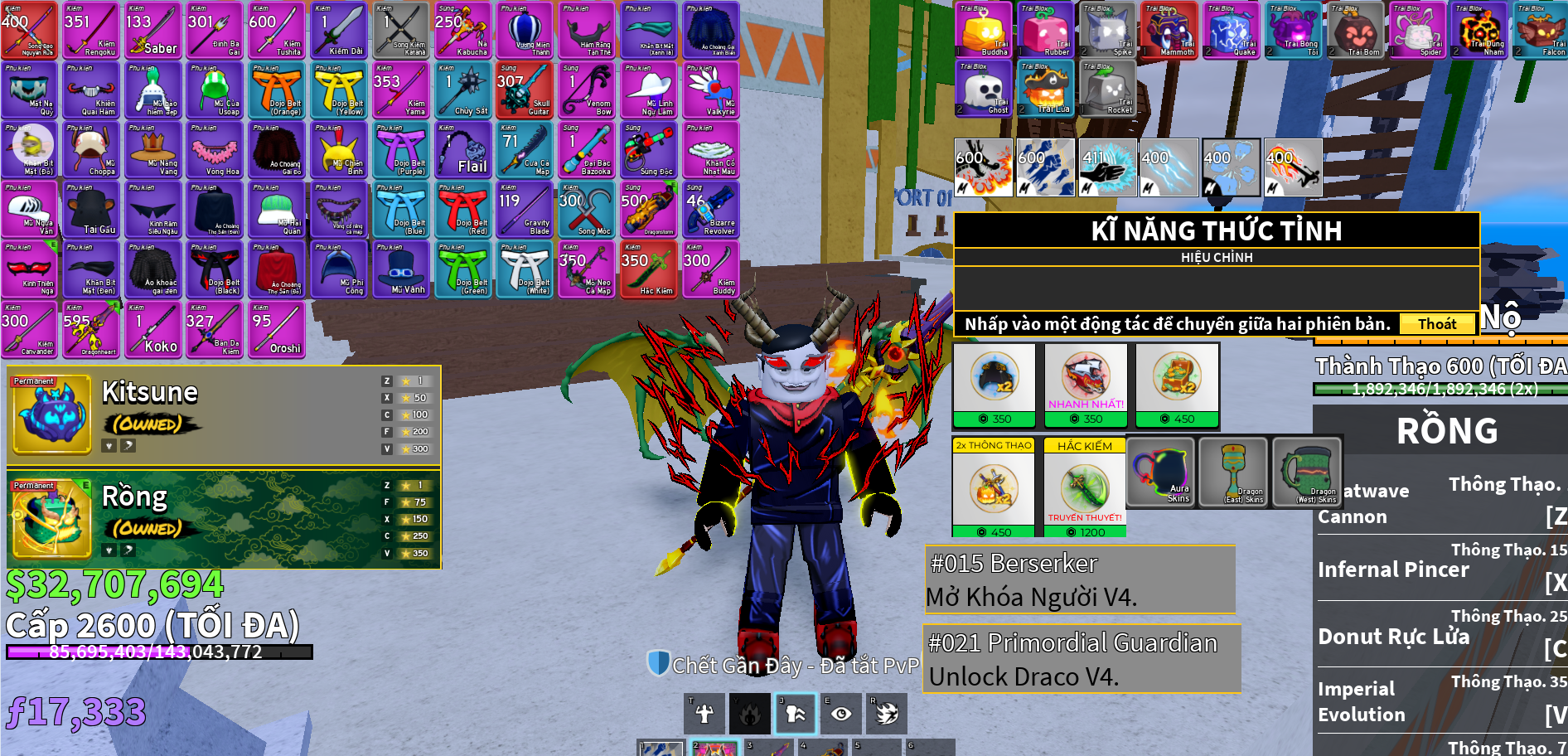
Task: Select the Trái Buddha fruit slot
Action: [x=984, y=31]
